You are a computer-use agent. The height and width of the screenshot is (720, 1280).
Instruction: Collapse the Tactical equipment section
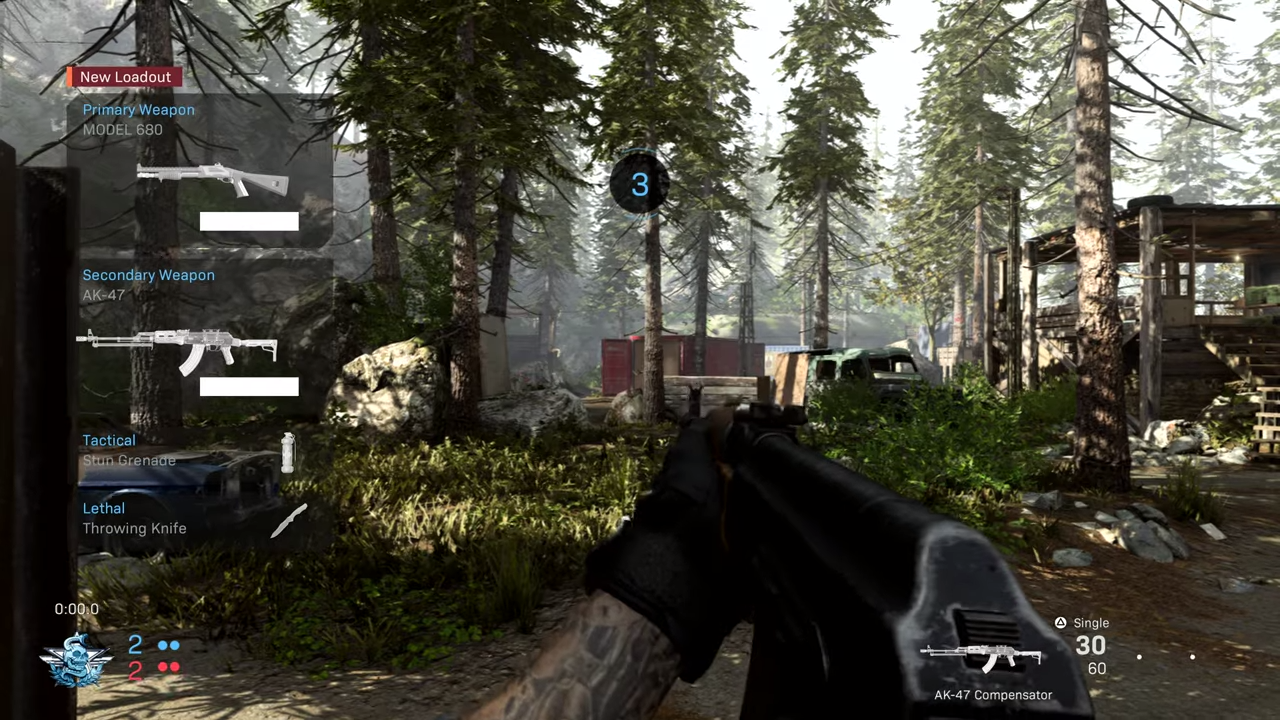pyautogui.click(x=109, y=440)
